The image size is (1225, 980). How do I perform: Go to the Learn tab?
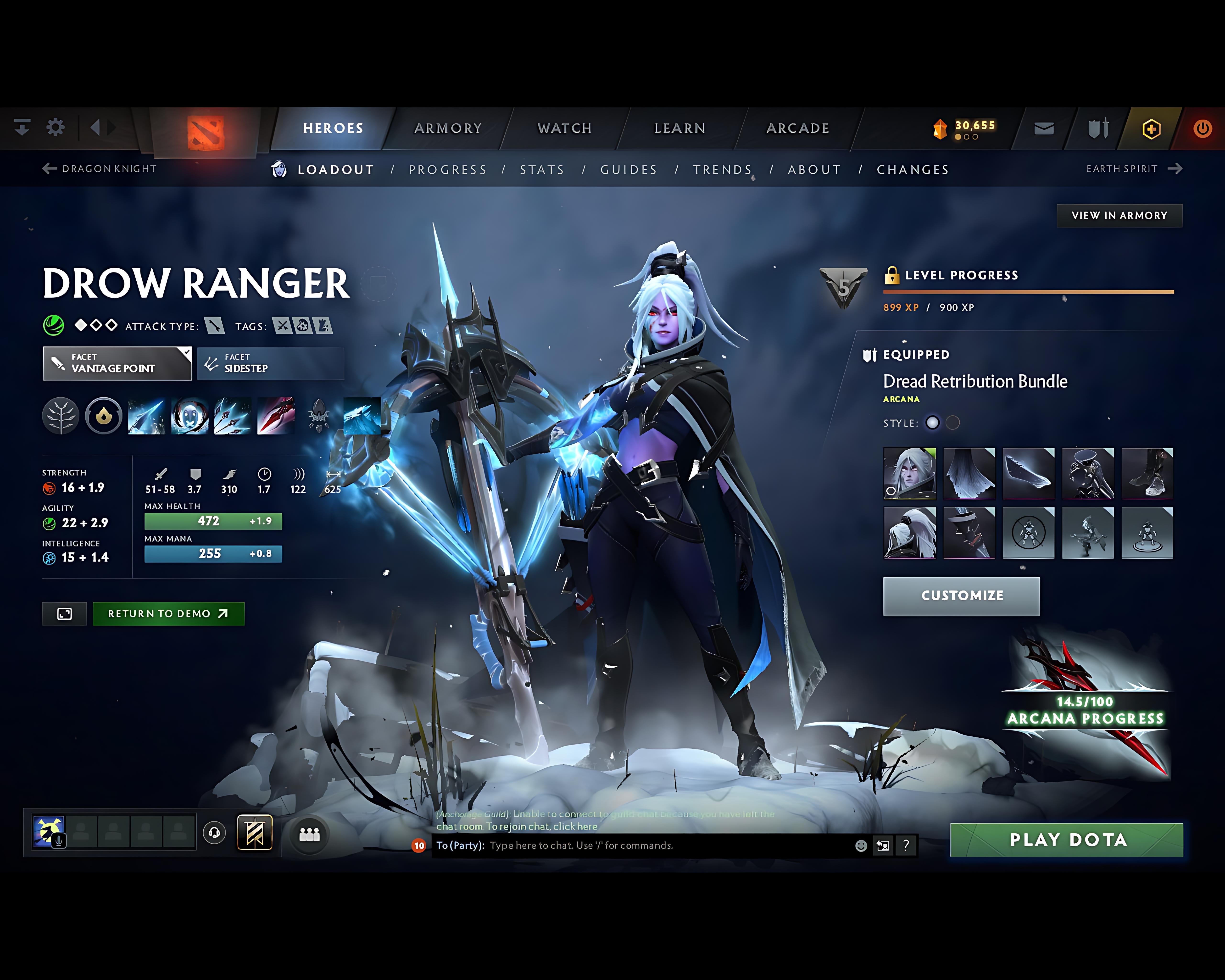pos(679,128)
